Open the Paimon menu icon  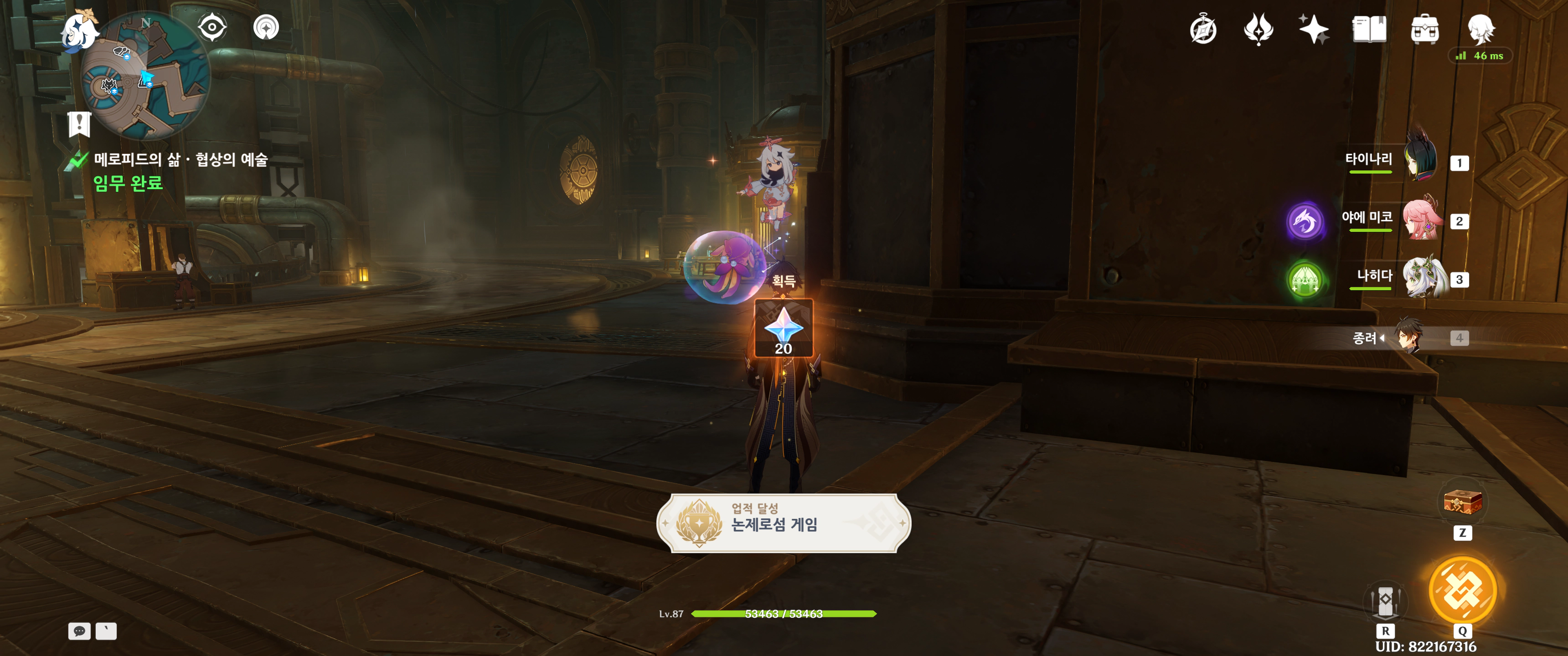[x=80, y=31]
